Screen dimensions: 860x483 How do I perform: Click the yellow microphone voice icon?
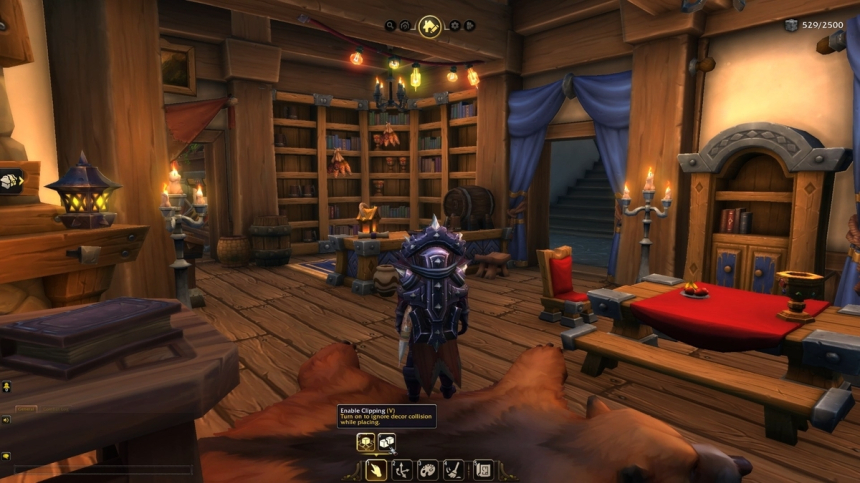(6, 386)
